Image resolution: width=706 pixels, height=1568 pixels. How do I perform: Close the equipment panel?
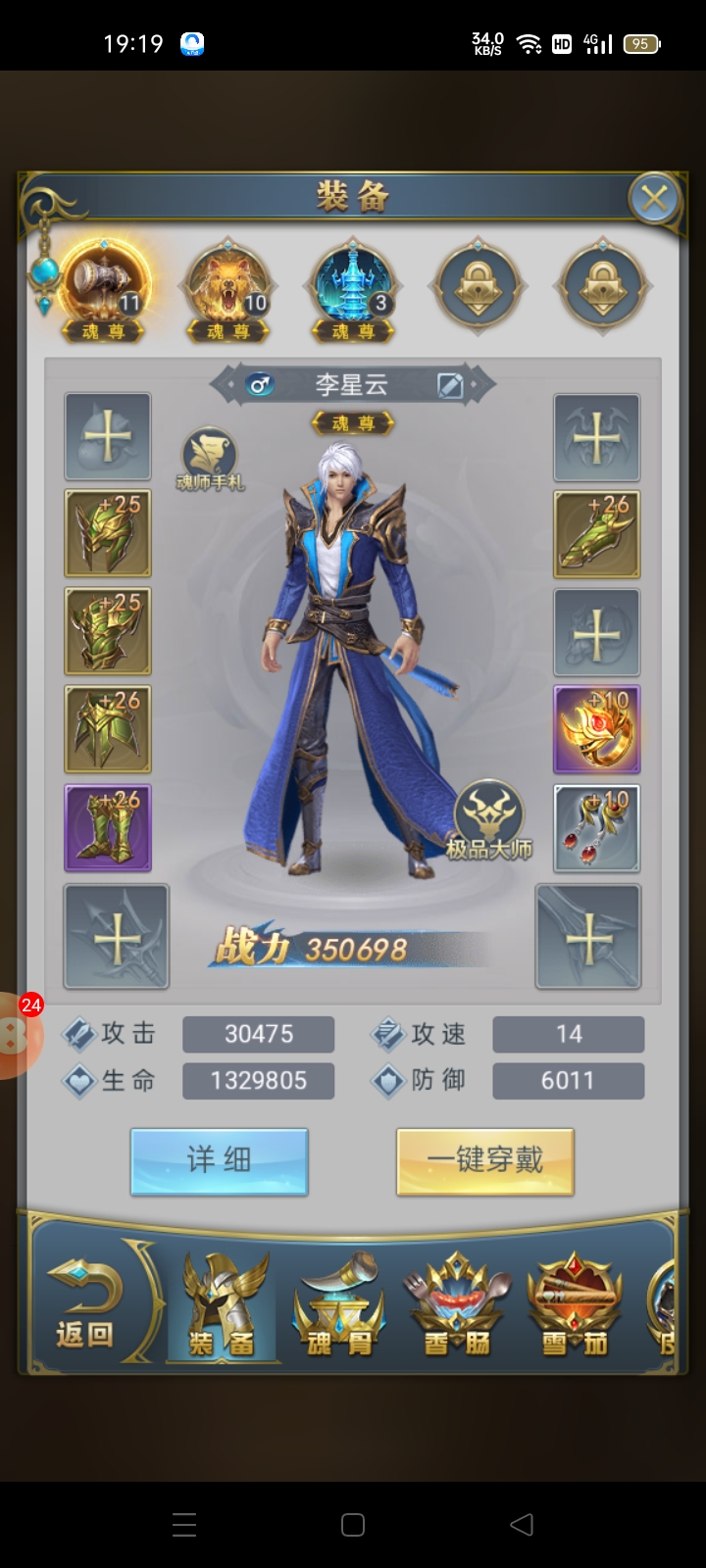(654, 200)
